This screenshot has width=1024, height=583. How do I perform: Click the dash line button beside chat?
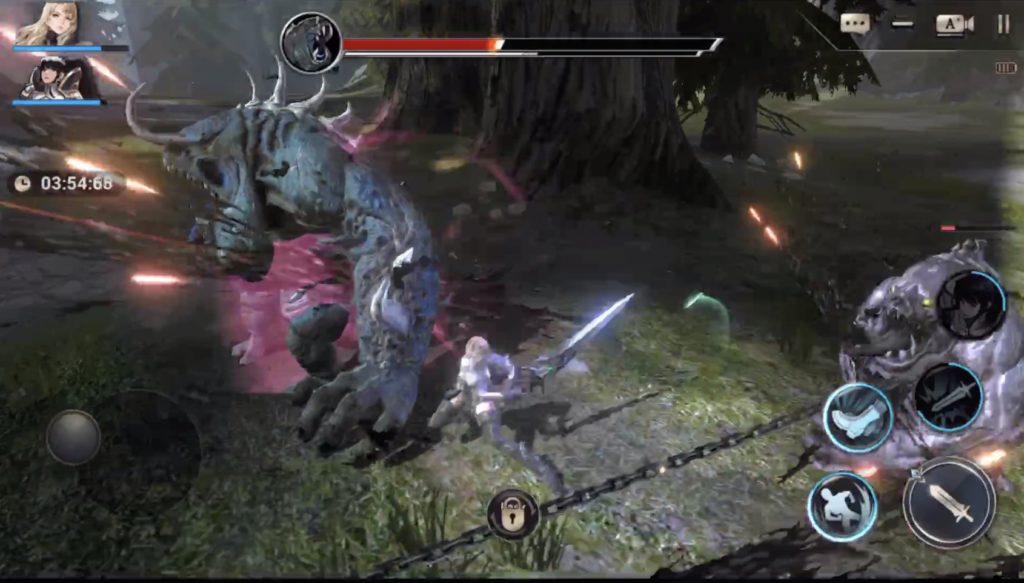(903, 25)
